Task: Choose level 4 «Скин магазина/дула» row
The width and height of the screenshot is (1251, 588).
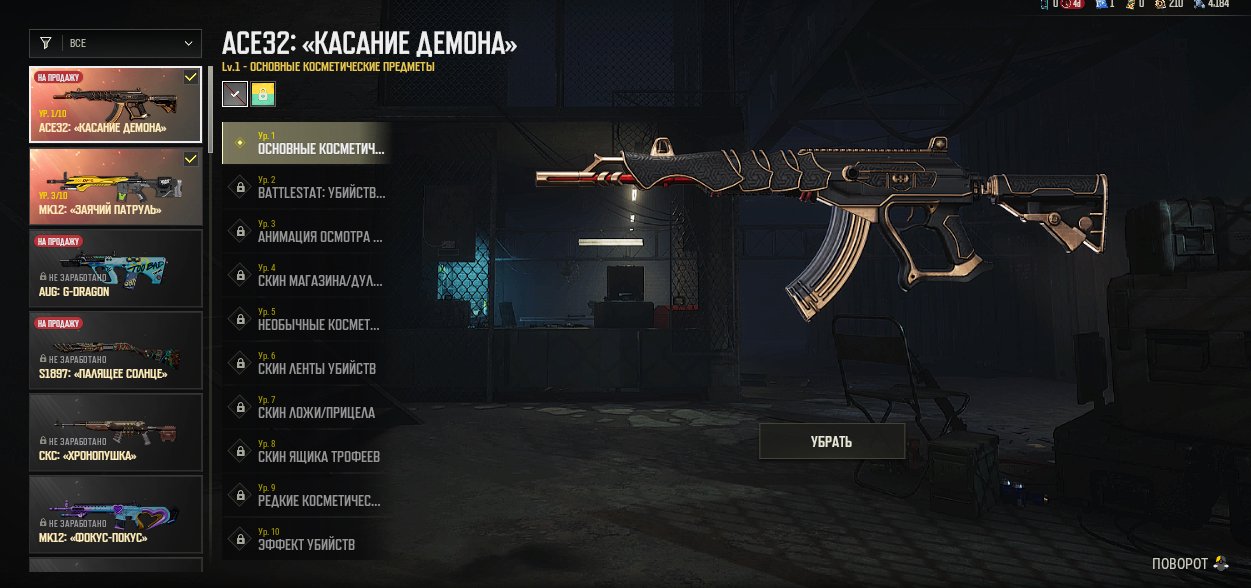Action: point(306,275)
